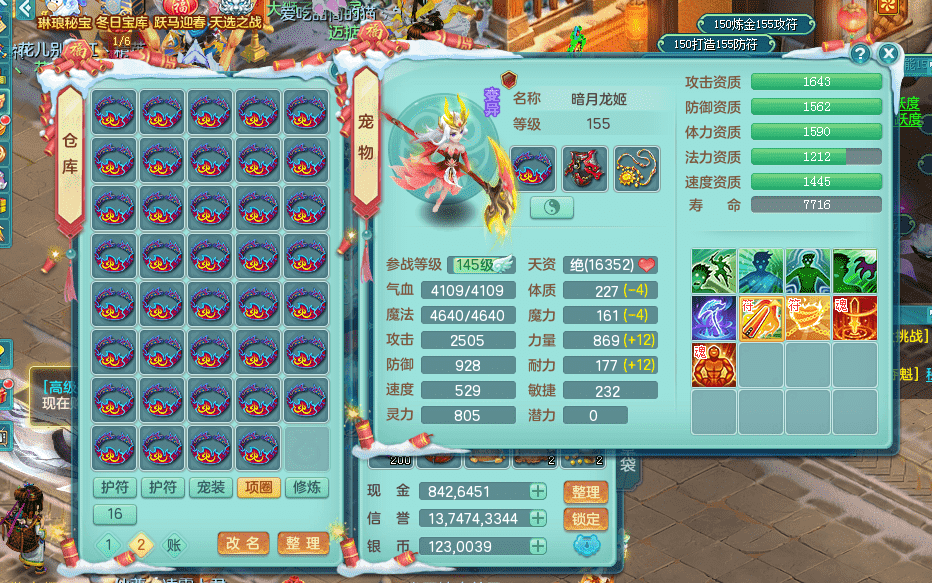This screenshot has width=932, height=583.
Task: Select the 项圈 warehouse category
Action: coord(258,487)
